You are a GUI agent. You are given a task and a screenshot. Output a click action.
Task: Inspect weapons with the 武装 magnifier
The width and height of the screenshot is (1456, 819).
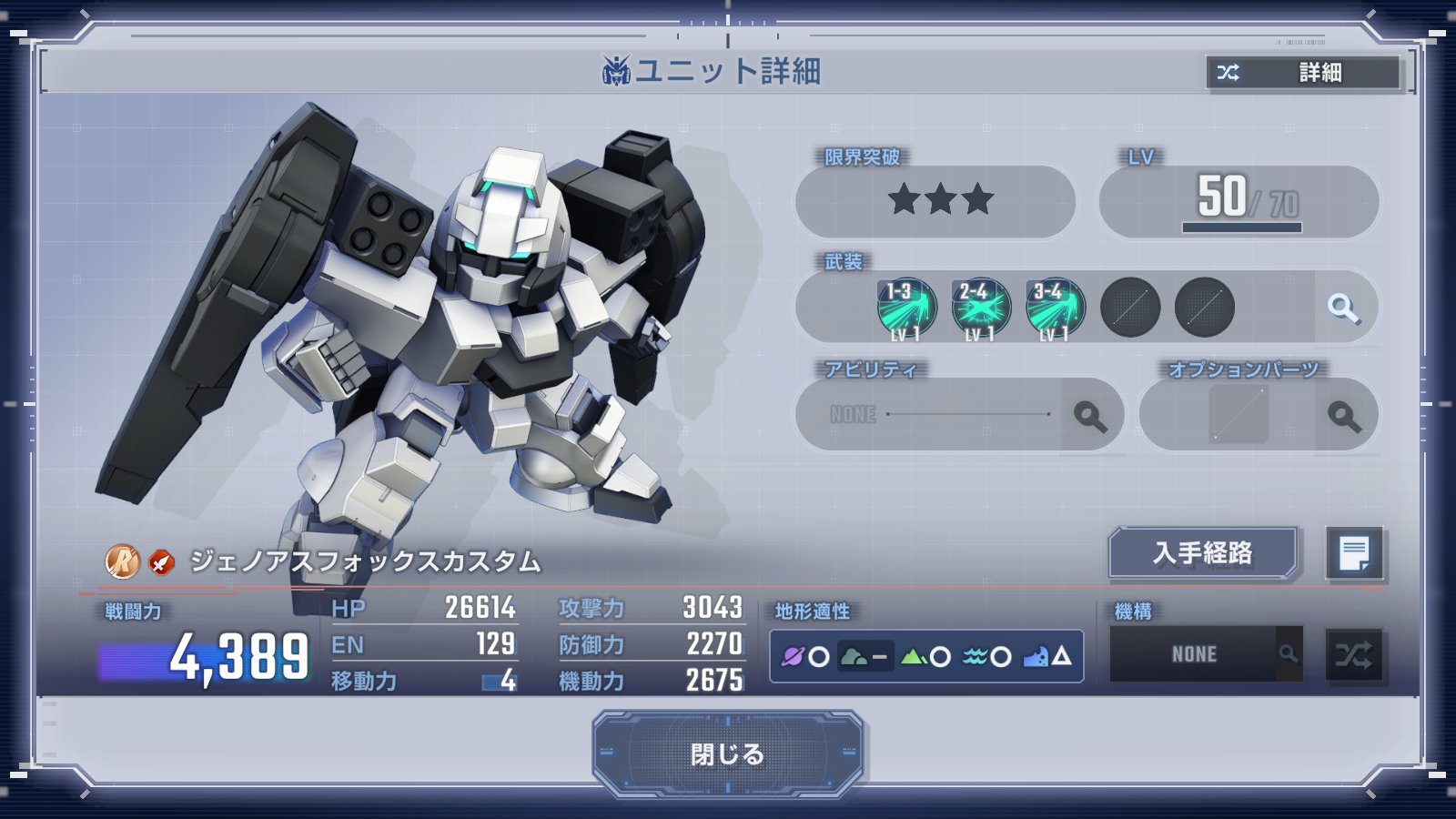pyautogui.click(x=1343, y=308)
